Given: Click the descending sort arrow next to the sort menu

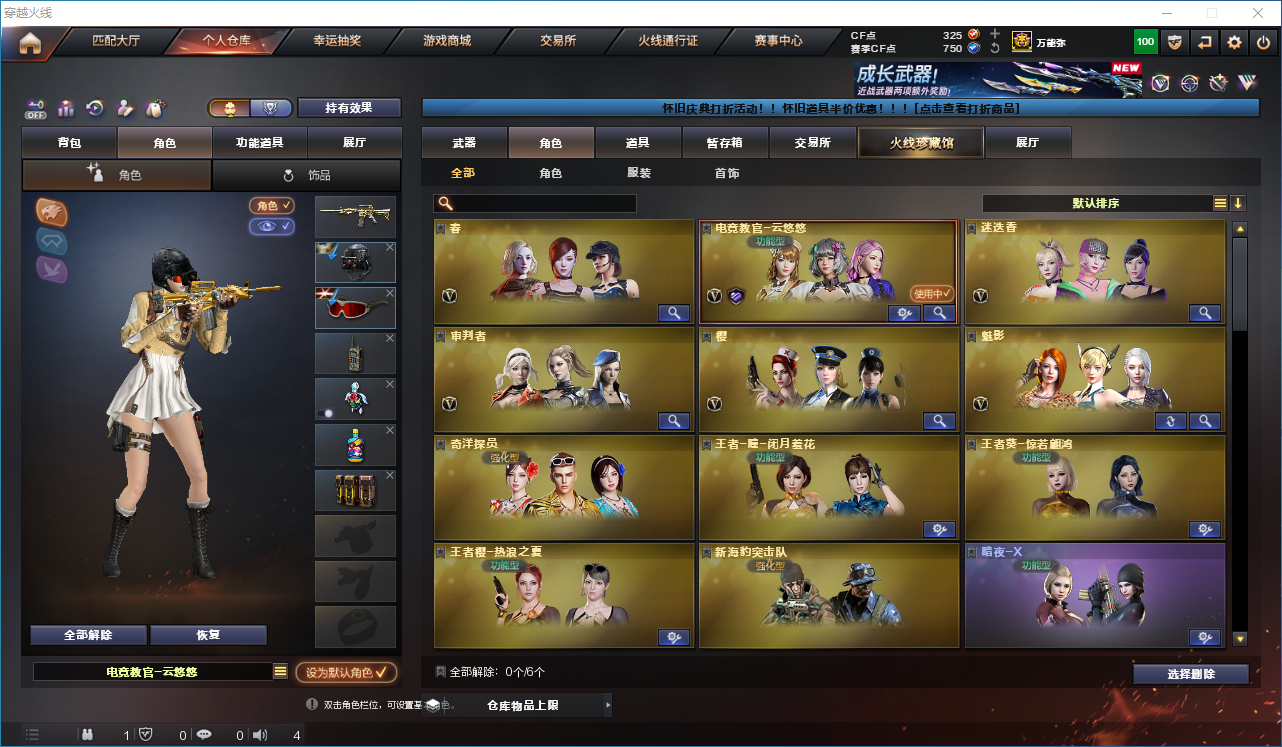Looking at the screenshot, I should coord(1238,202).
